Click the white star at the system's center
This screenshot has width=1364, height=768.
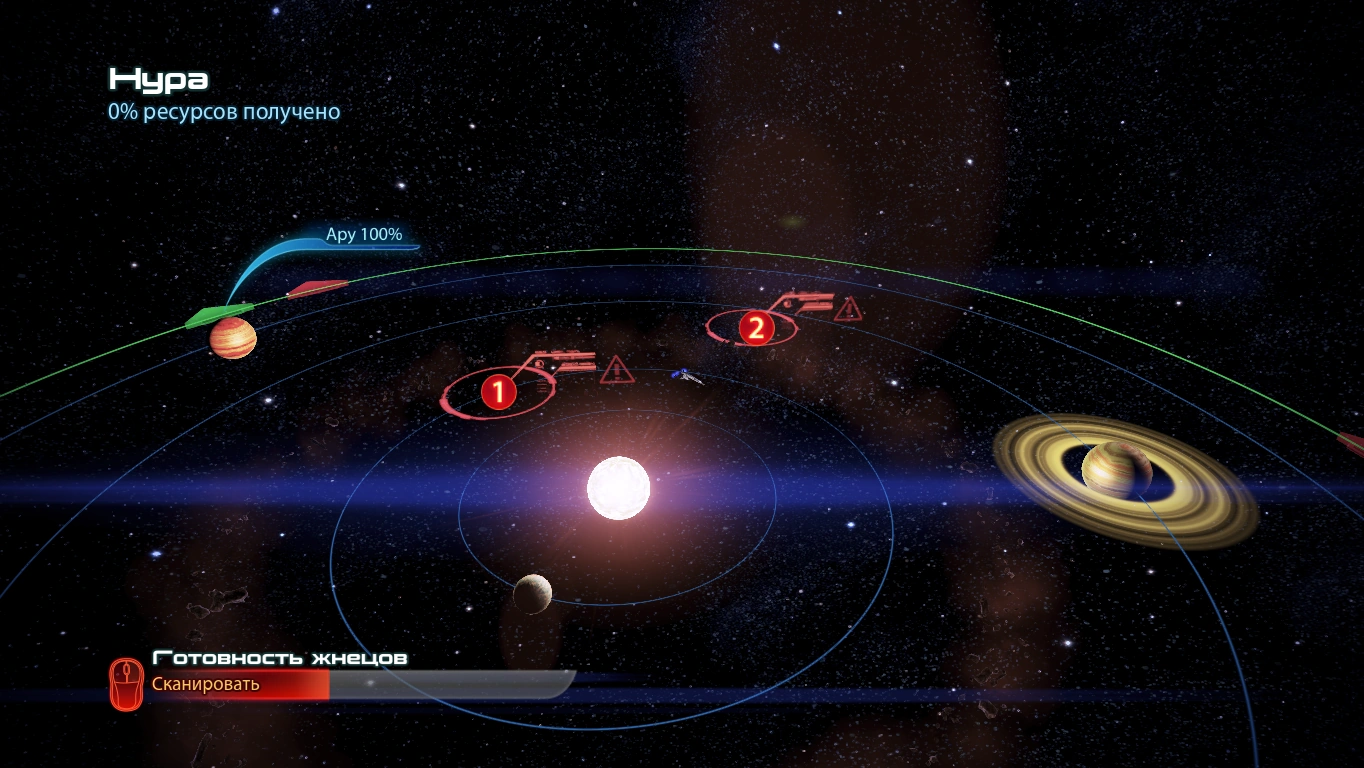pos(618,488)
